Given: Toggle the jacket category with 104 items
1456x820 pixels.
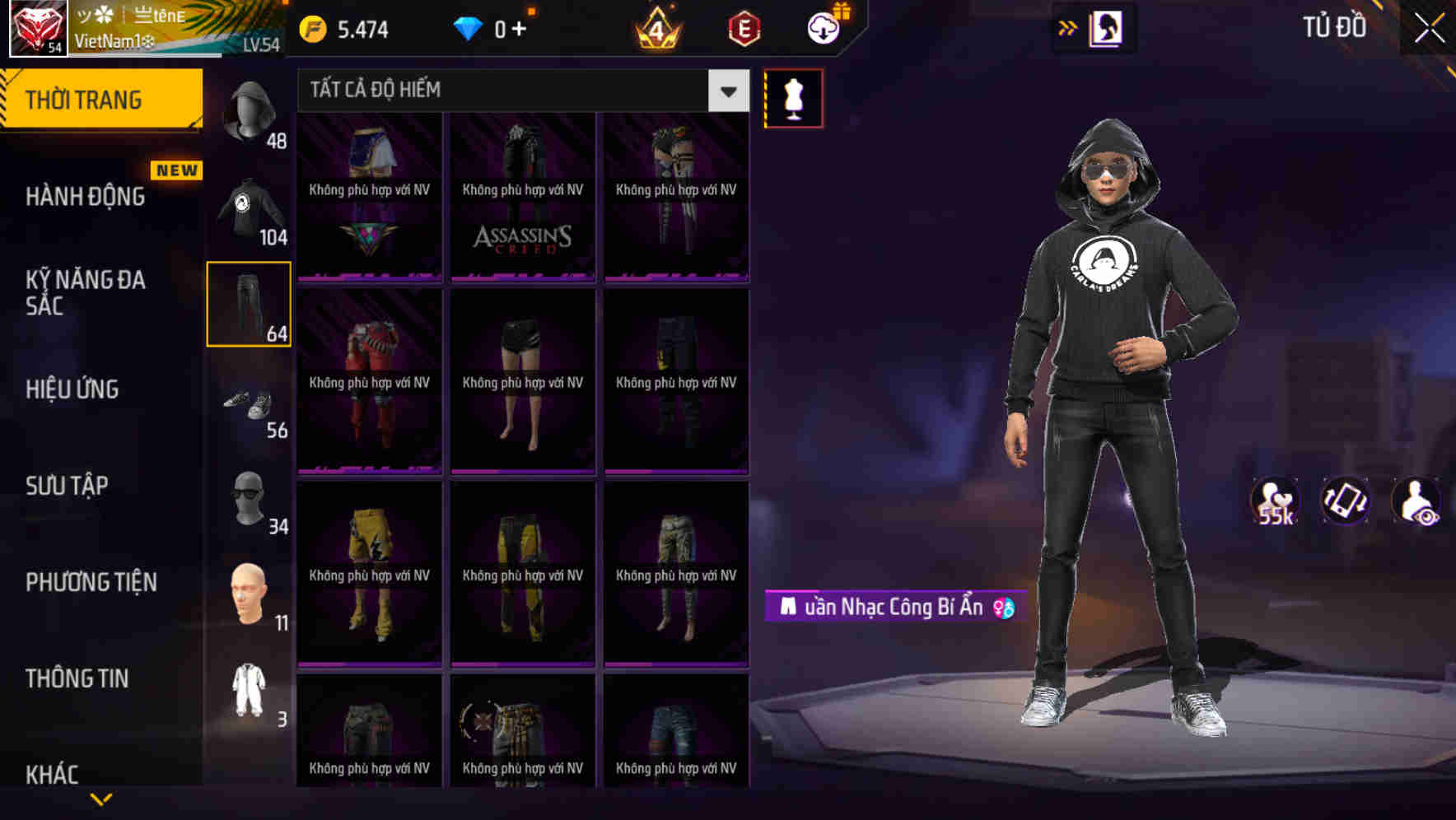Looking at the screenshot, I should [248, 210].
